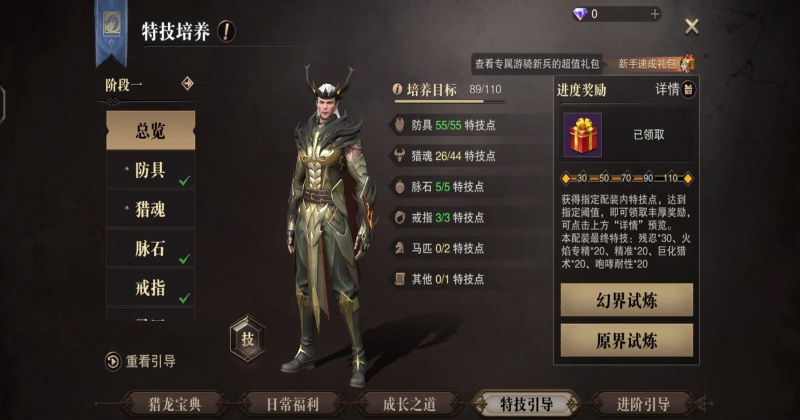The height and width of the screenshot is (420, 800).
Task: Show info via the exclamation icon
Action: 227,31
